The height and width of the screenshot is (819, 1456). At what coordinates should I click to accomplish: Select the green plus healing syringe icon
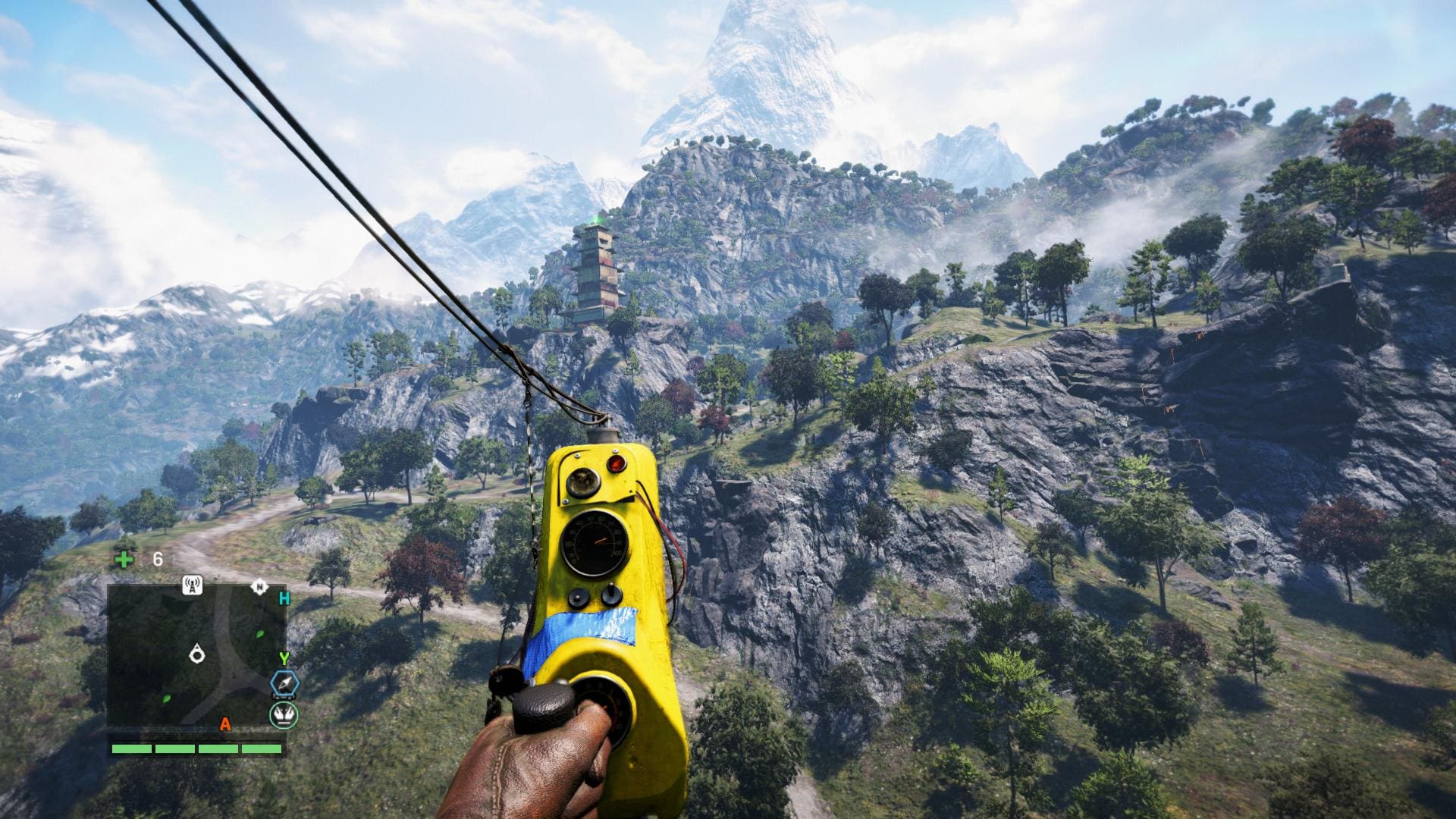pyautogui.click(x=123, y=560)
